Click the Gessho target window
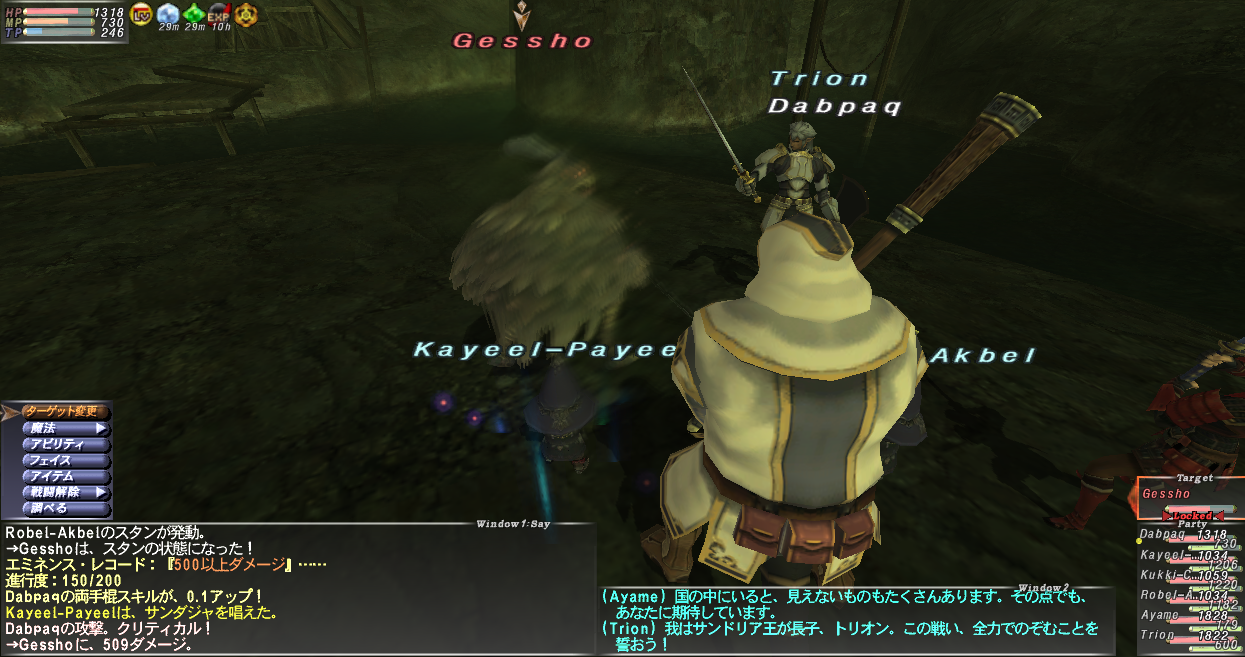 1188,495
